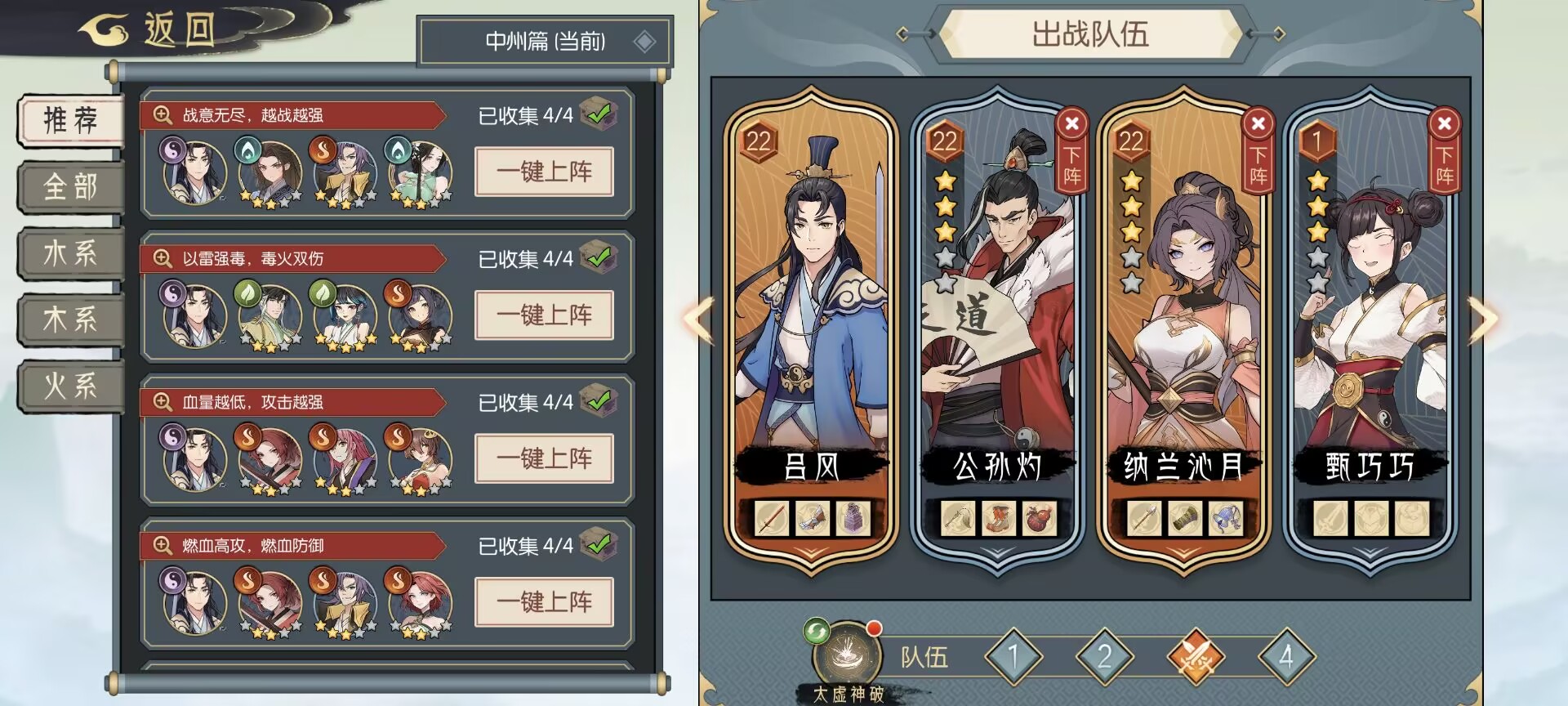Switch to the 全部 tab

(69, 186)
